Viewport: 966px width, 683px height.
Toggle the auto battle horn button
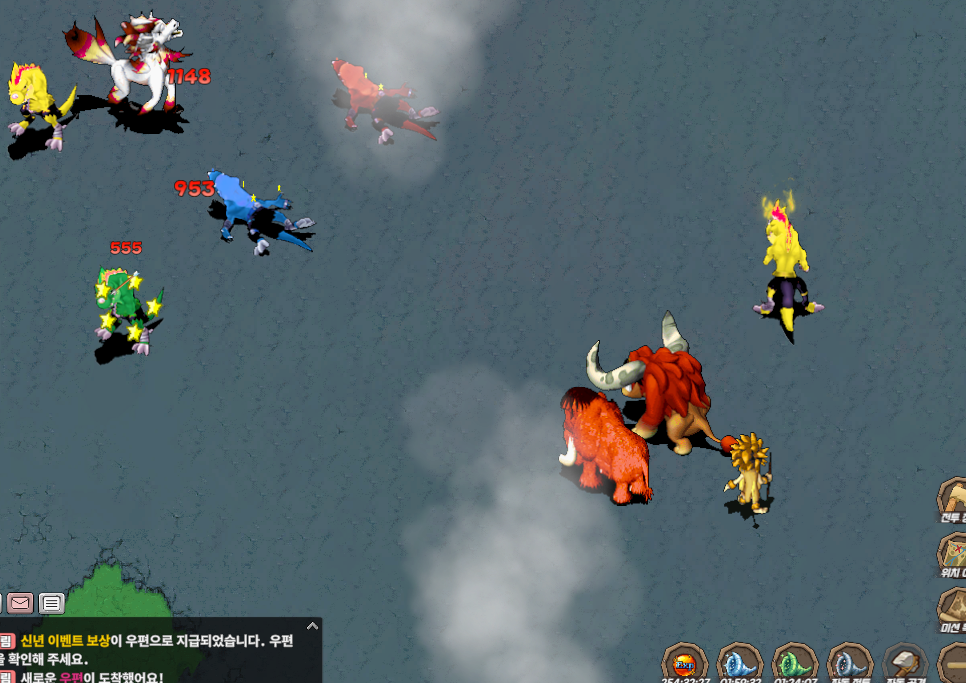[850, 664]
